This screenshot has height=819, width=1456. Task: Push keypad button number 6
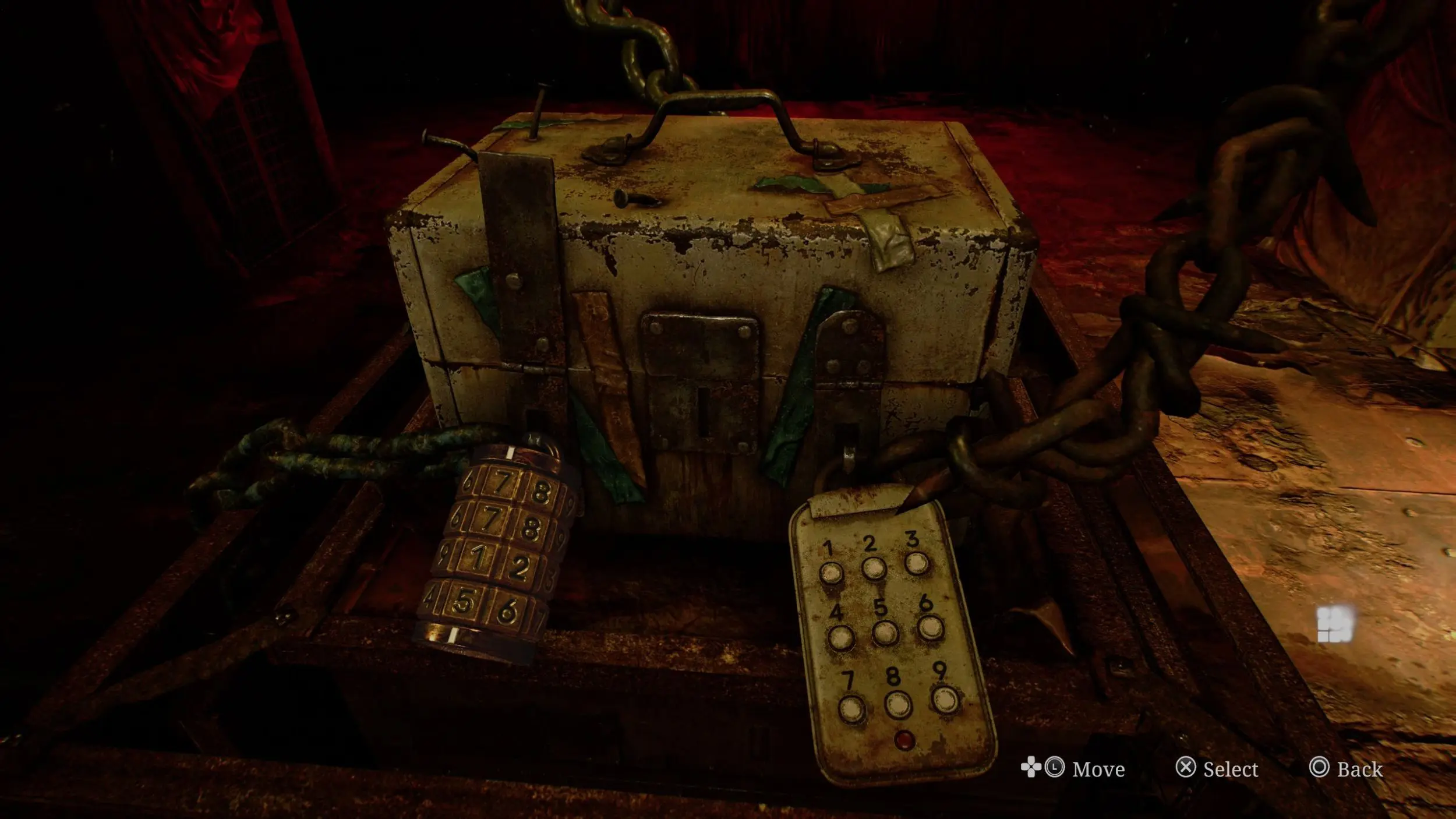(930, 627)
